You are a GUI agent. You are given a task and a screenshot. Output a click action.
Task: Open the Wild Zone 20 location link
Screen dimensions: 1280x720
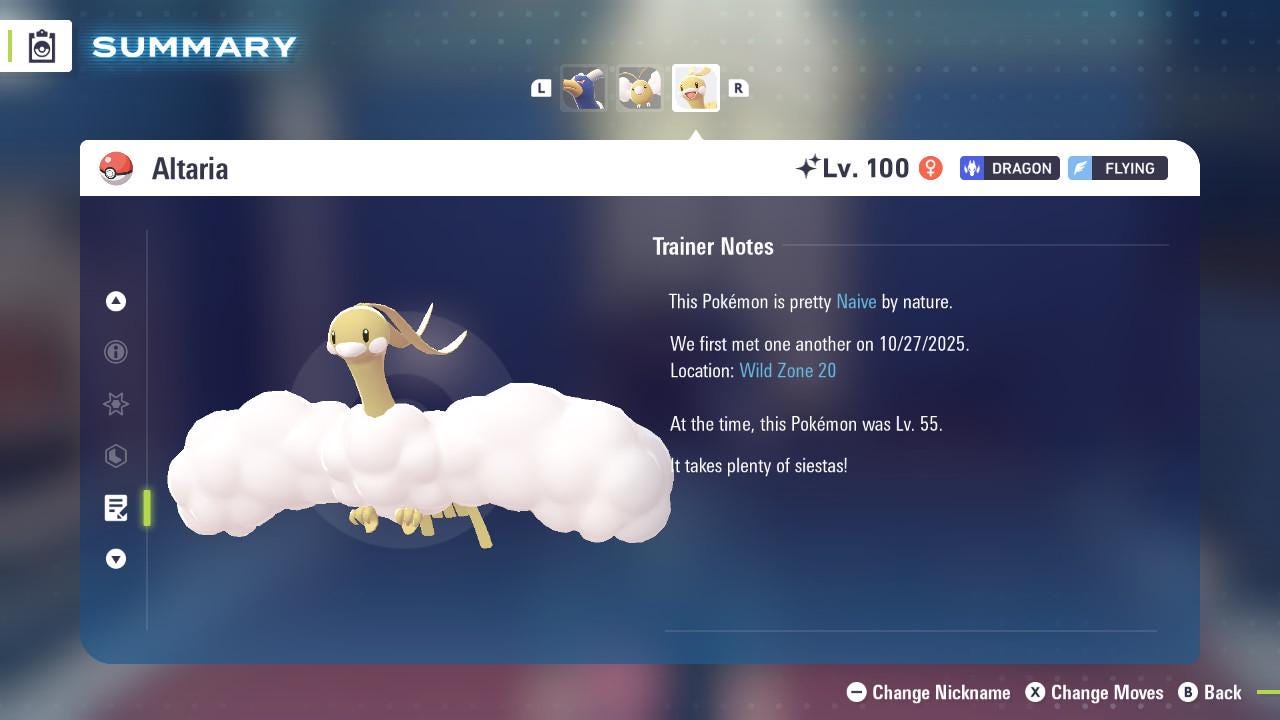788,370
